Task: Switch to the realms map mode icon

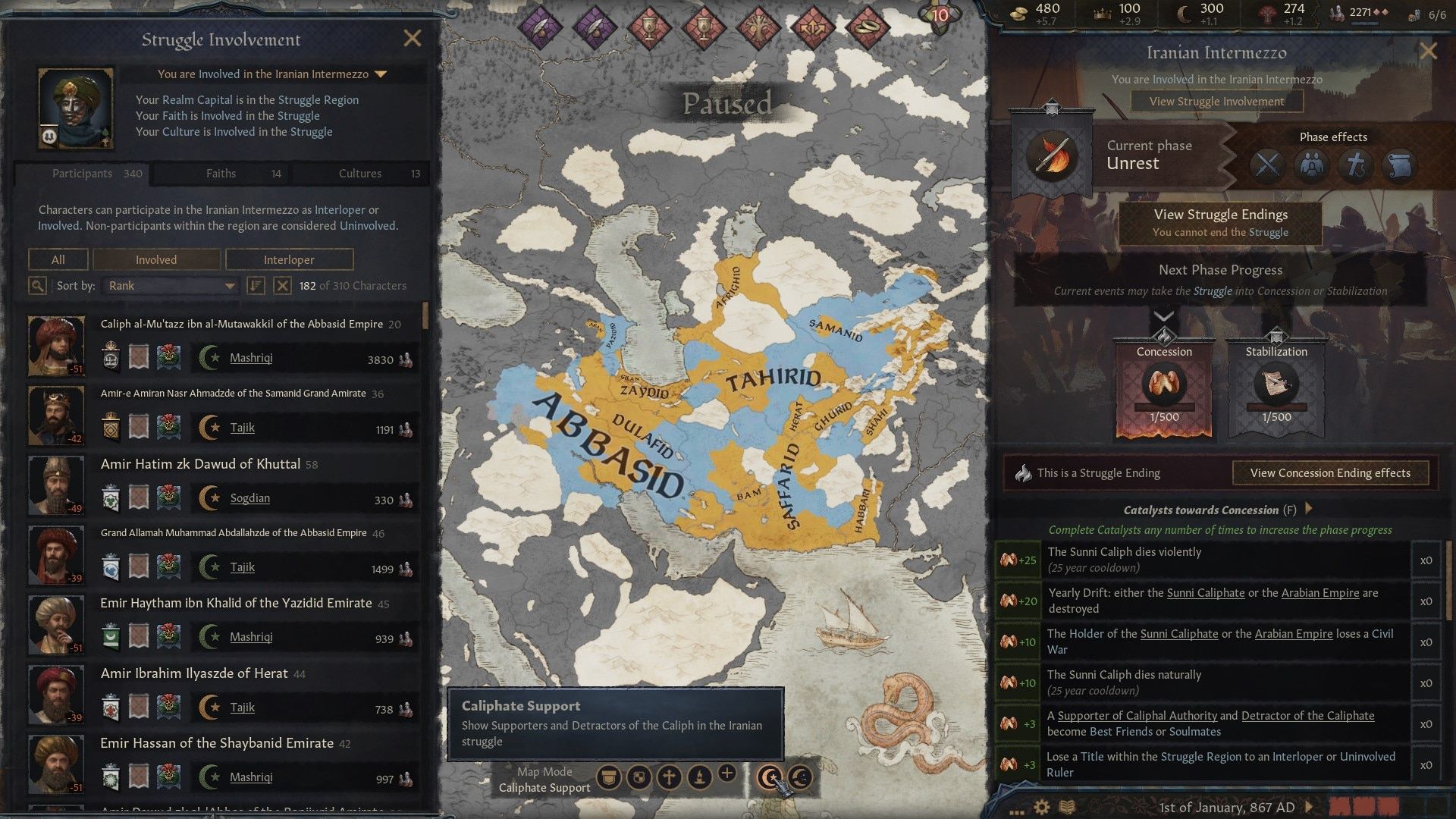Action: [x=639, y=777]
